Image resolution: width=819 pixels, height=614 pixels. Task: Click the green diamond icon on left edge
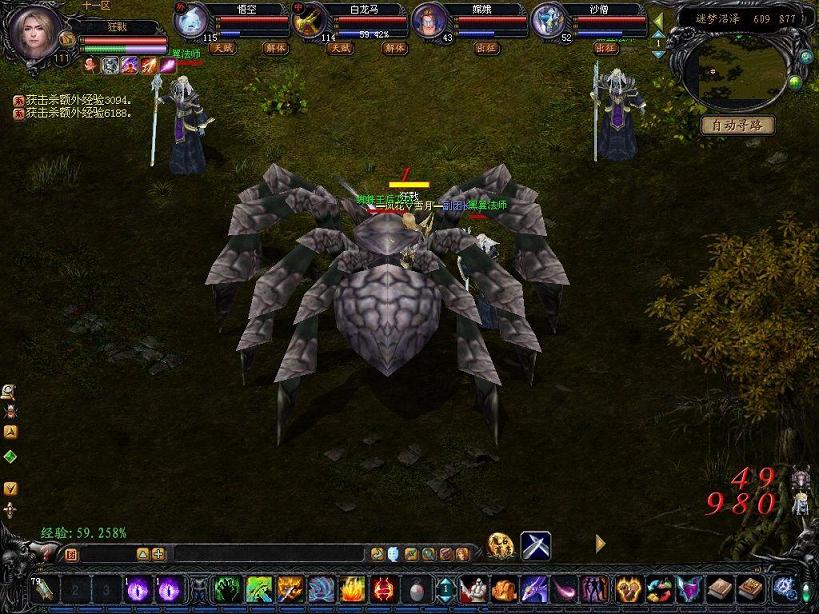10,457
